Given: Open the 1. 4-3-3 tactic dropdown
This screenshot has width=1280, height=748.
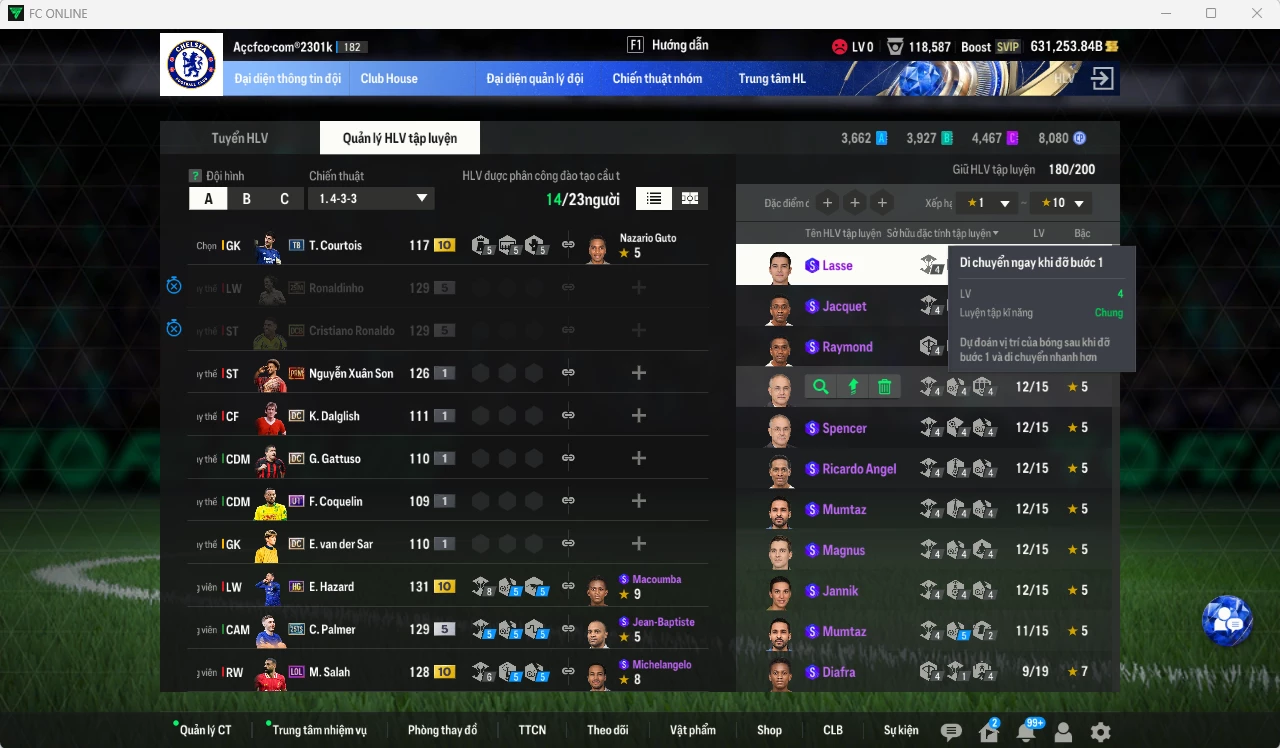Looking at the screenshot, I should click(371, 198).
